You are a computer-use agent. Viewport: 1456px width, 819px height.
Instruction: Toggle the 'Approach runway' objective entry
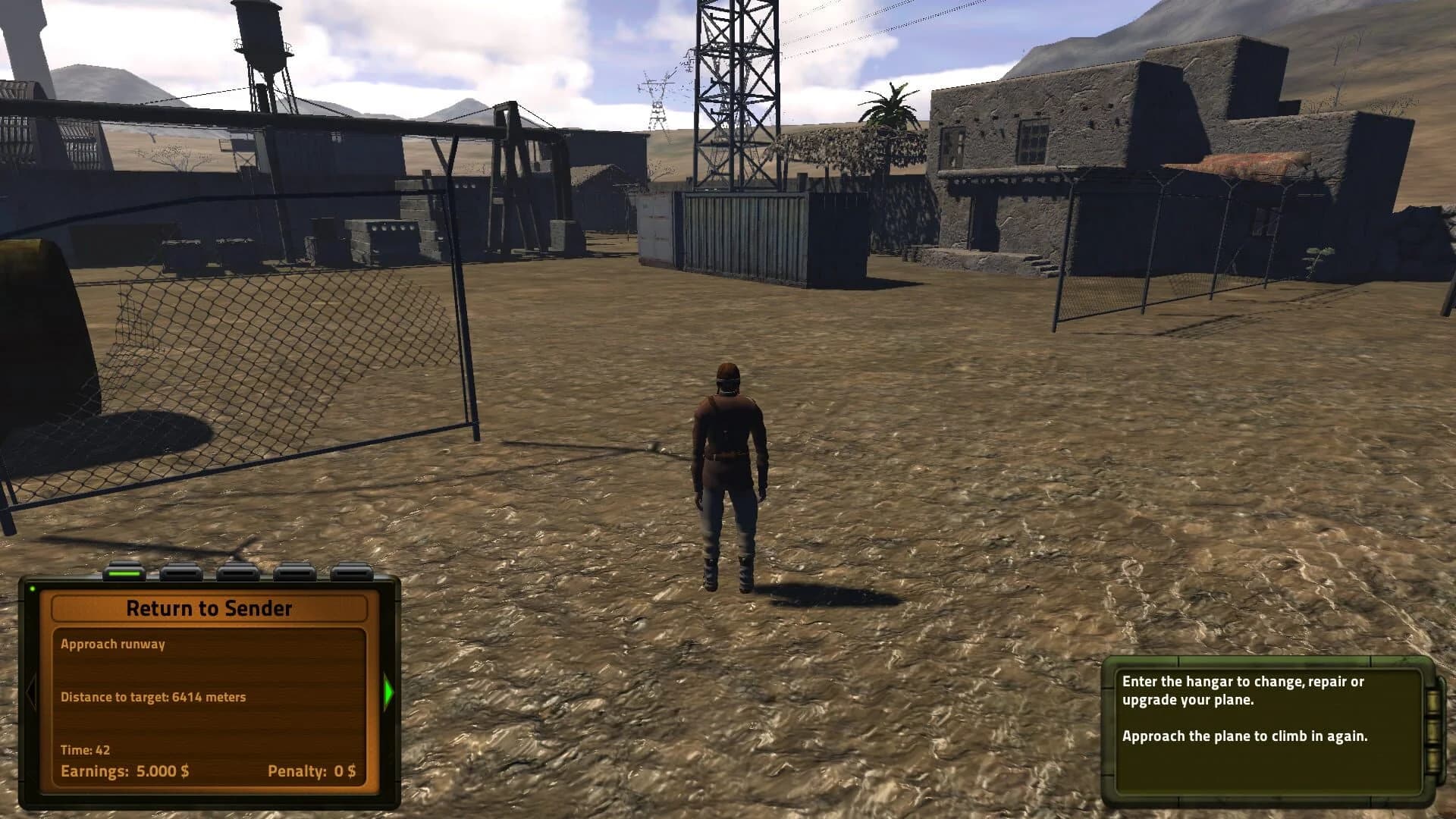click(x=115, y=644)
